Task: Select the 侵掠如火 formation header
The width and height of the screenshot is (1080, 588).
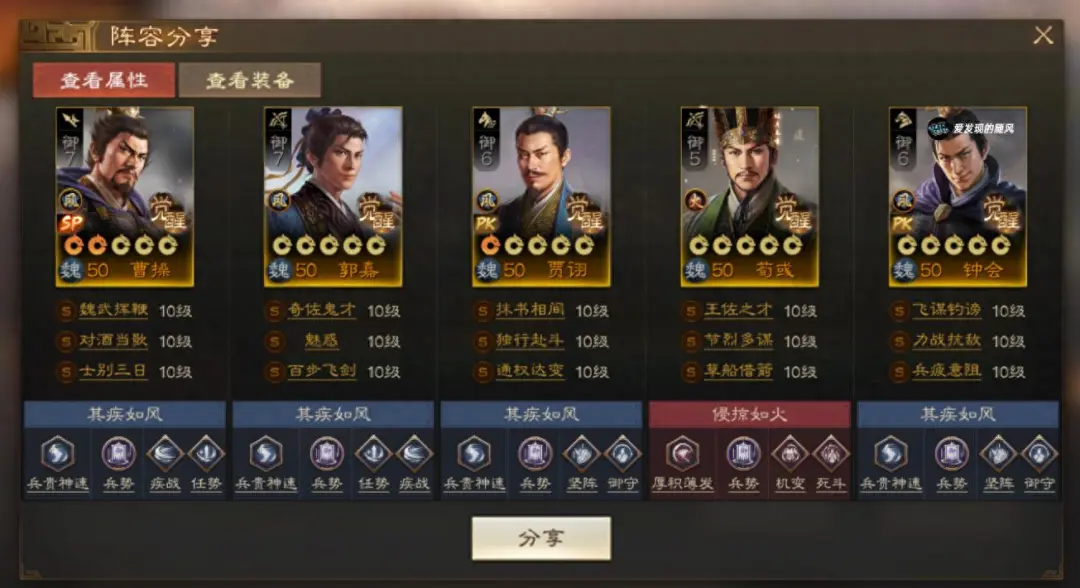Action: pyautogui.click(x=749, y=415)
